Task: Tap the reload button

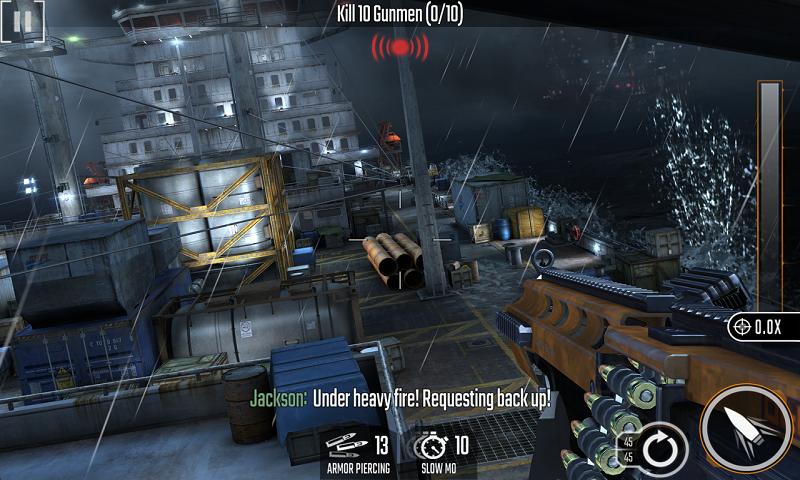Action: (660, 447)
